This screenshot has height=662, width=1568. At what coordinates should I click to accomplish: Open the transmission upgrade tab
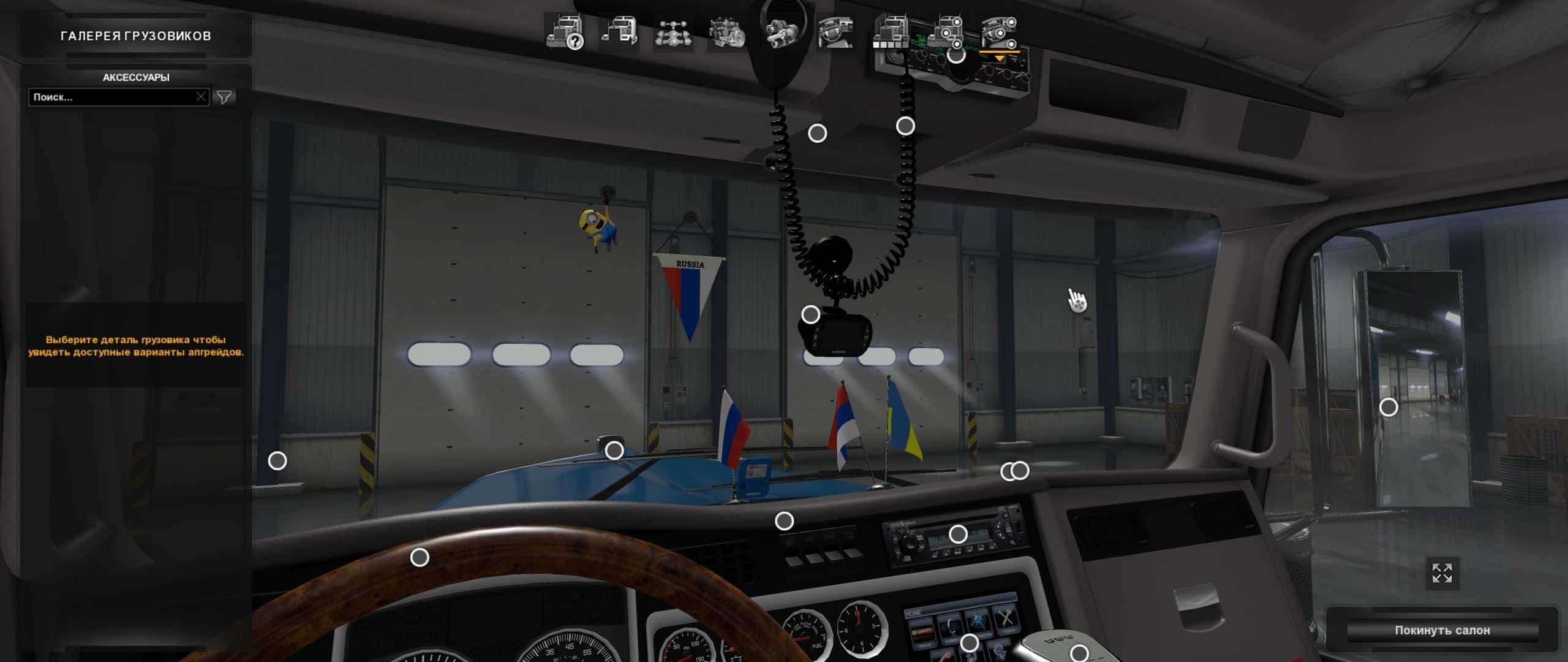(x=782, y=32)
